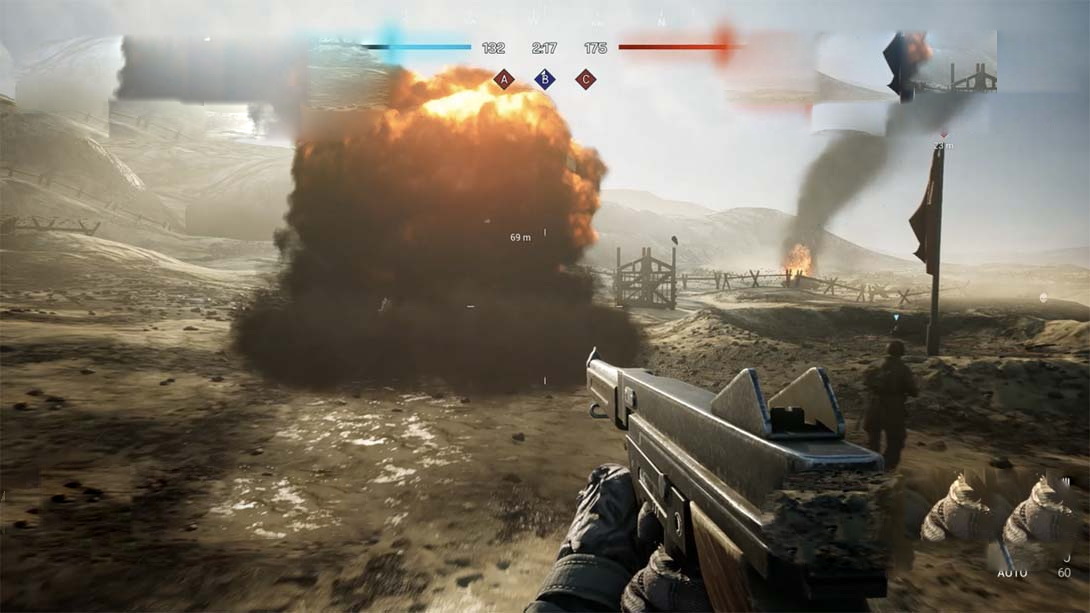Select the blue objective B diamond
This screenshot has width=1090, height=613.
(x=544, y=79)
